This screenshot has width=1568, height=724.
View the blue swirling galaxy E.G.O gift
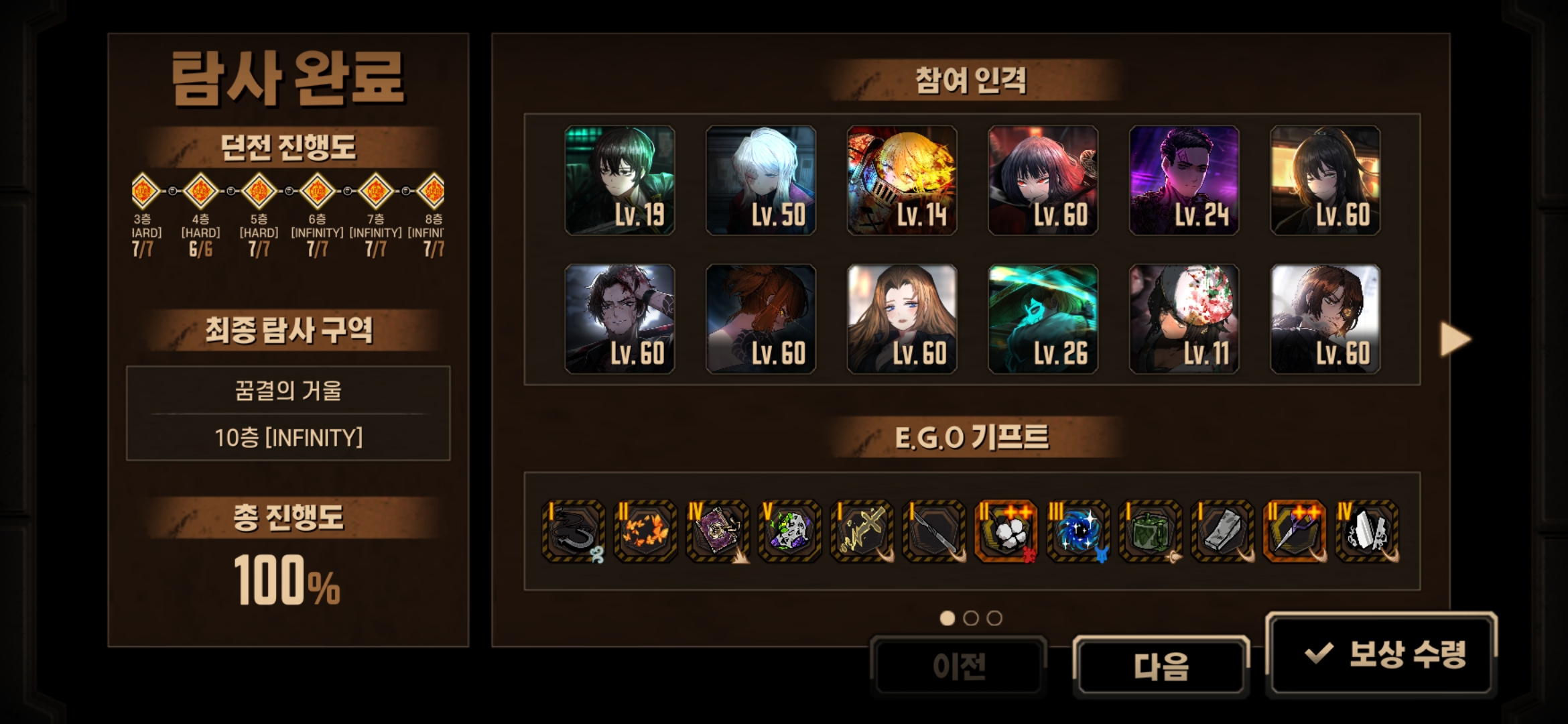click(x=1078, y=531)
